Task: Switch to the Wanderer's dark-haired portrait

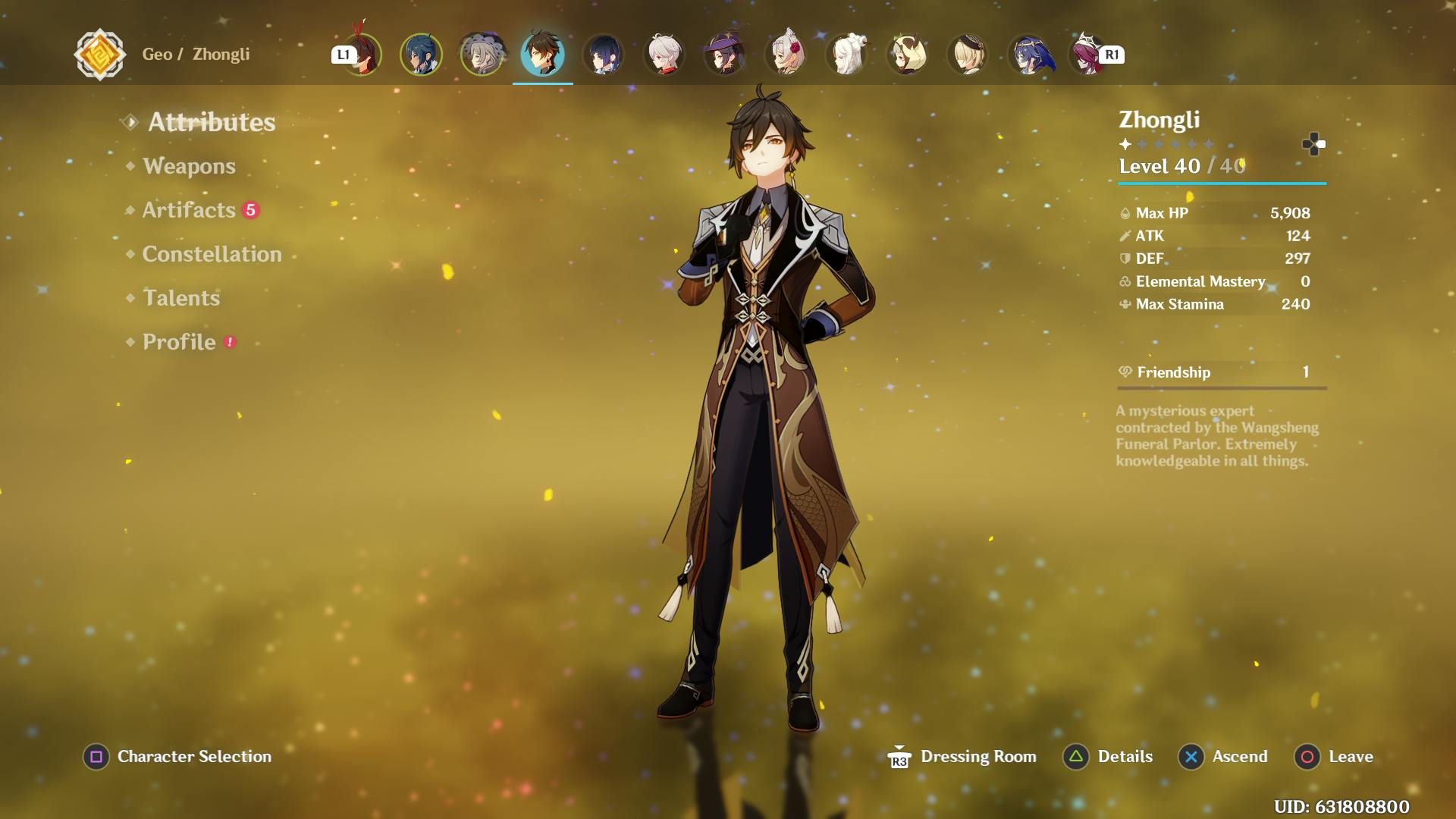Action: coord(604,55)
